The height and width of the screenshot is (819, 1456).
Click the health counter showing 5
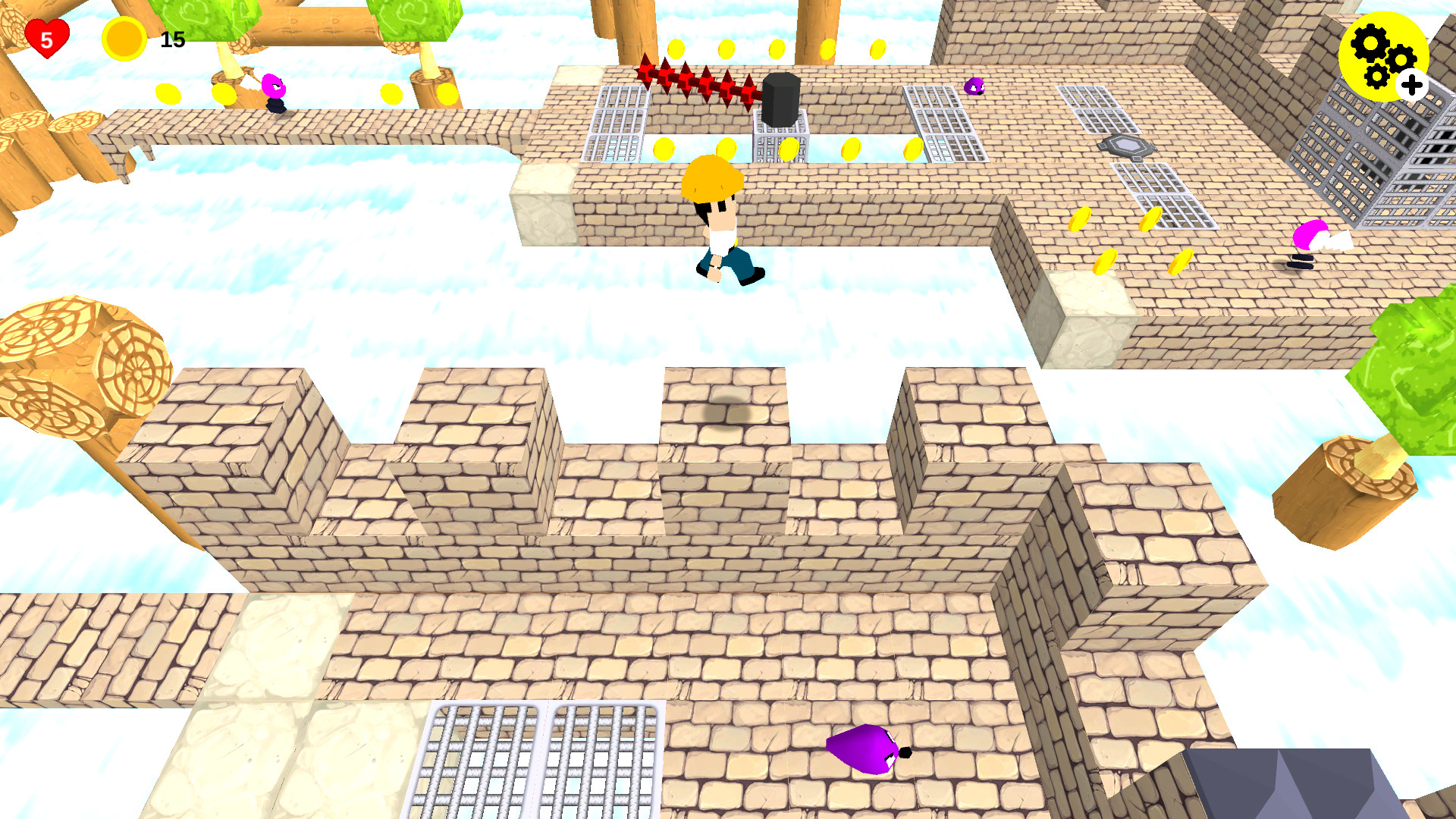click(x=45, y=38)
